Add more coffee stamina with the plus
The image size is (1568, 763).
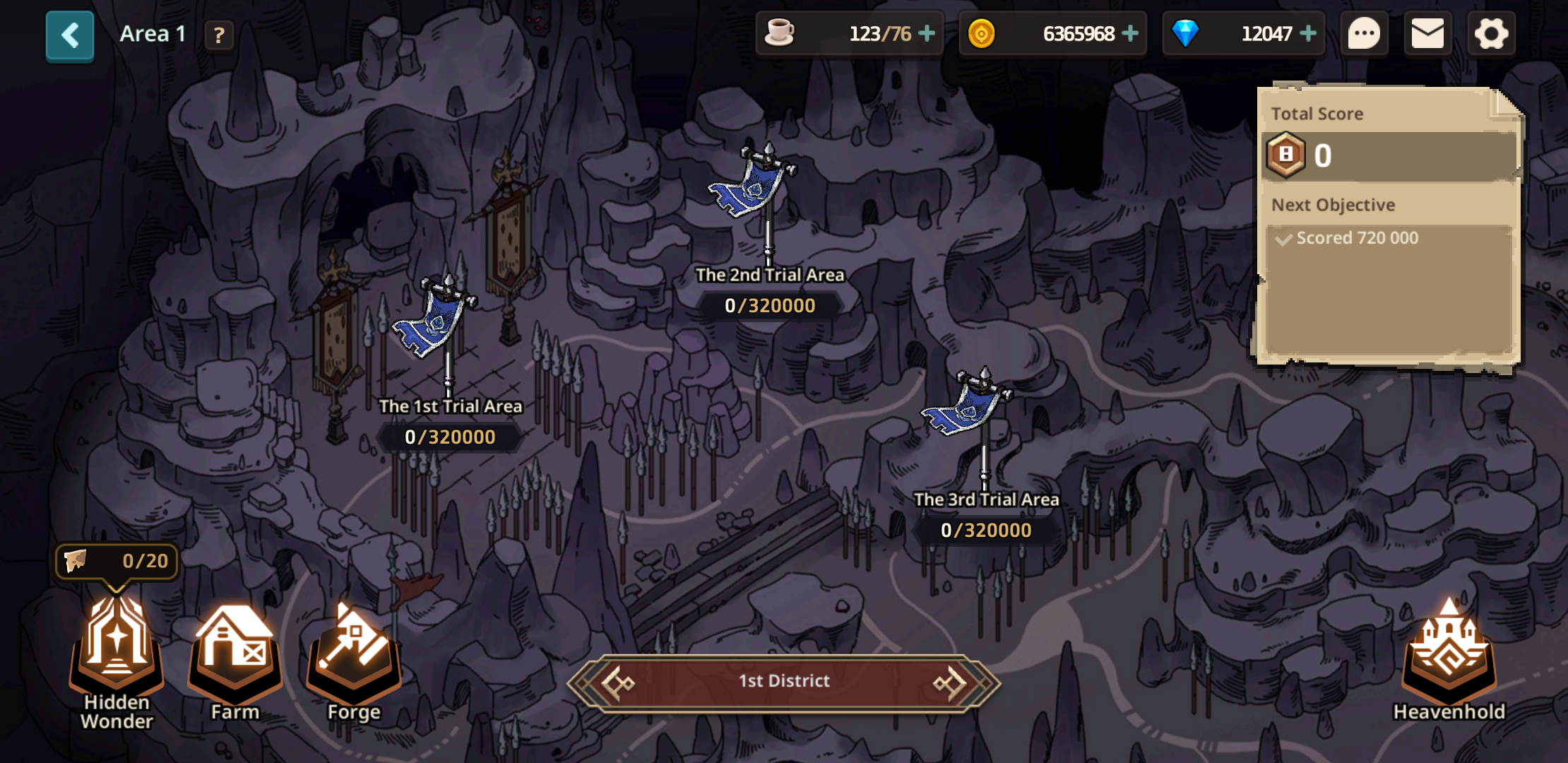[927, 33]
